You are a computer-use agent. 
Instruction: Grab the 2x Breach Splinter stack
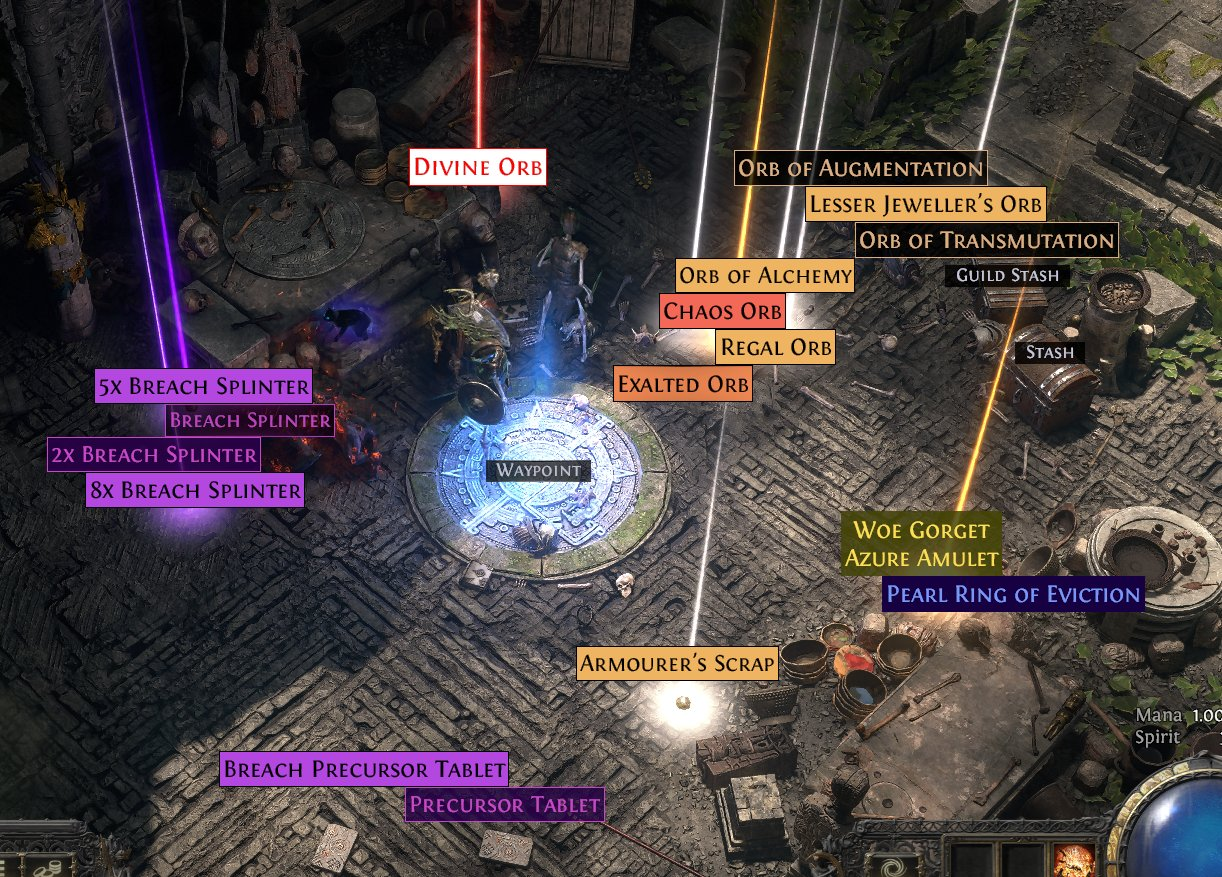153,455
